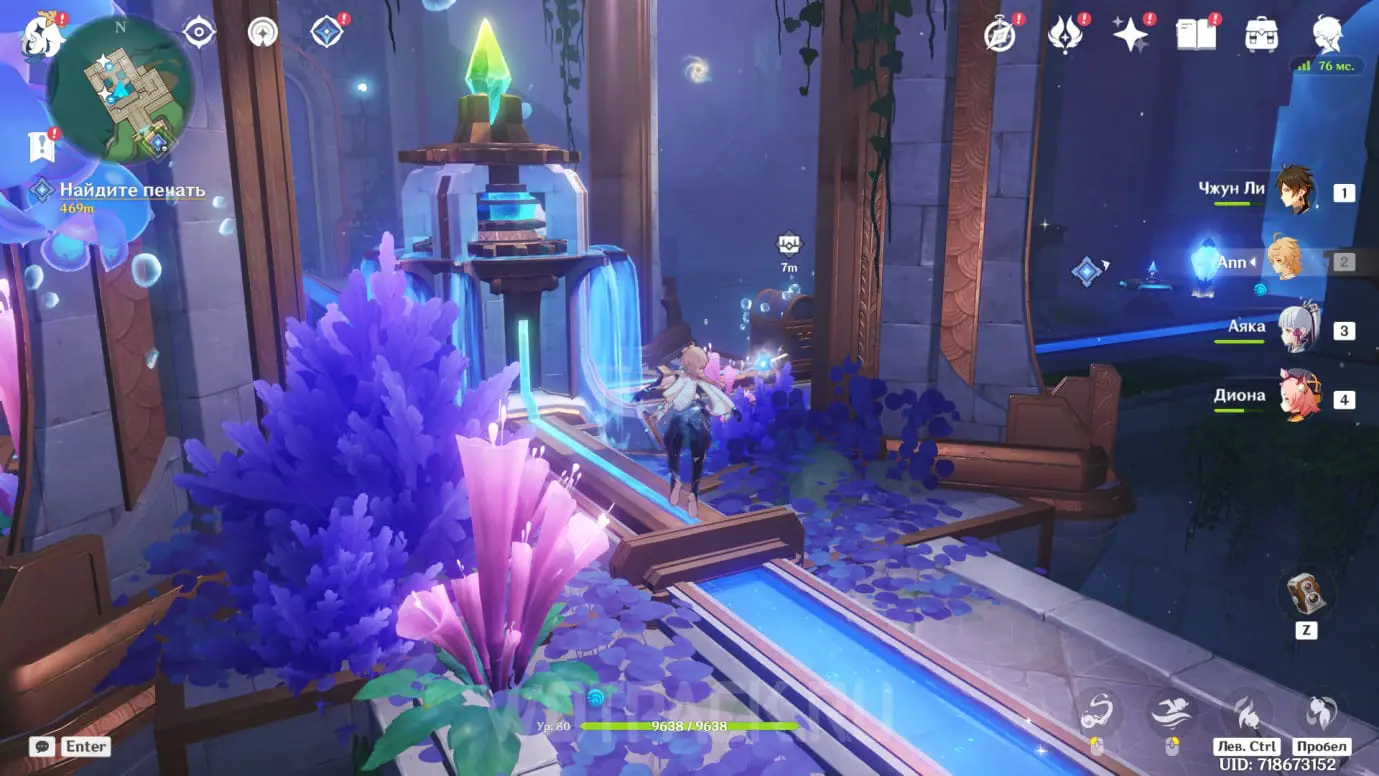Open the inventory backpack icon
The height and width of the screenshot is (776, 1379).
tap(1261, 34)
